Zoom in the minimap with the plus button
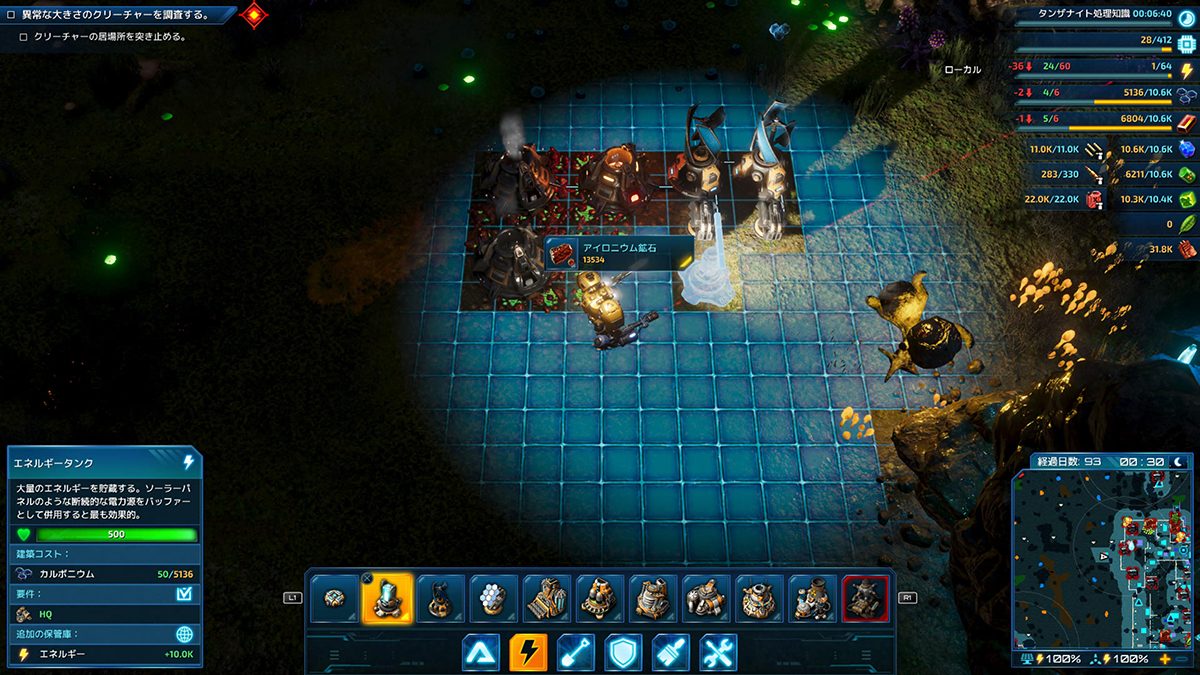Viewport: 1200px width, 675px height. (1165, 660)
